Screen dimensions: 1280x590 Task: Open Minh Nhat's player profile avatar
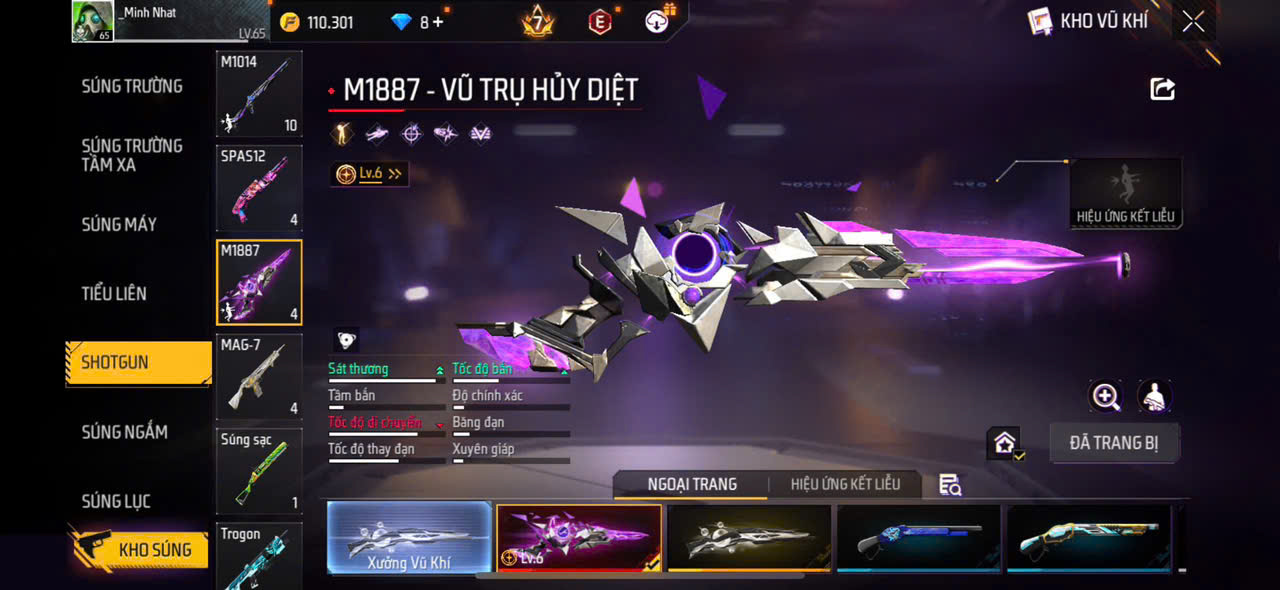[92, 21]
